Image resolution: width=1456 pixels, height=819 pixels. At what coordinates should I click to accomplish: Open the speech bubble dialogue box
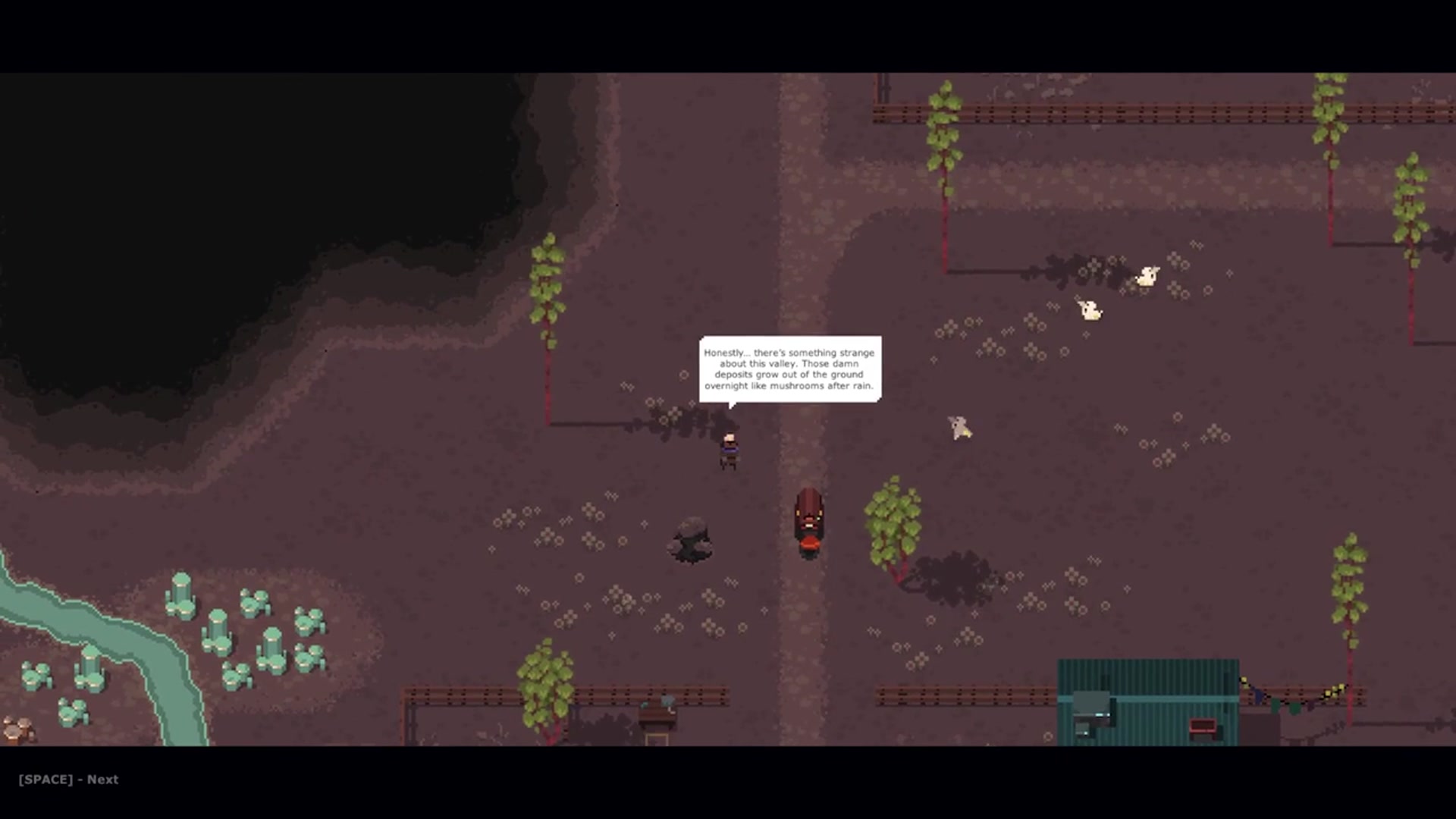click(x=790, y=369)
